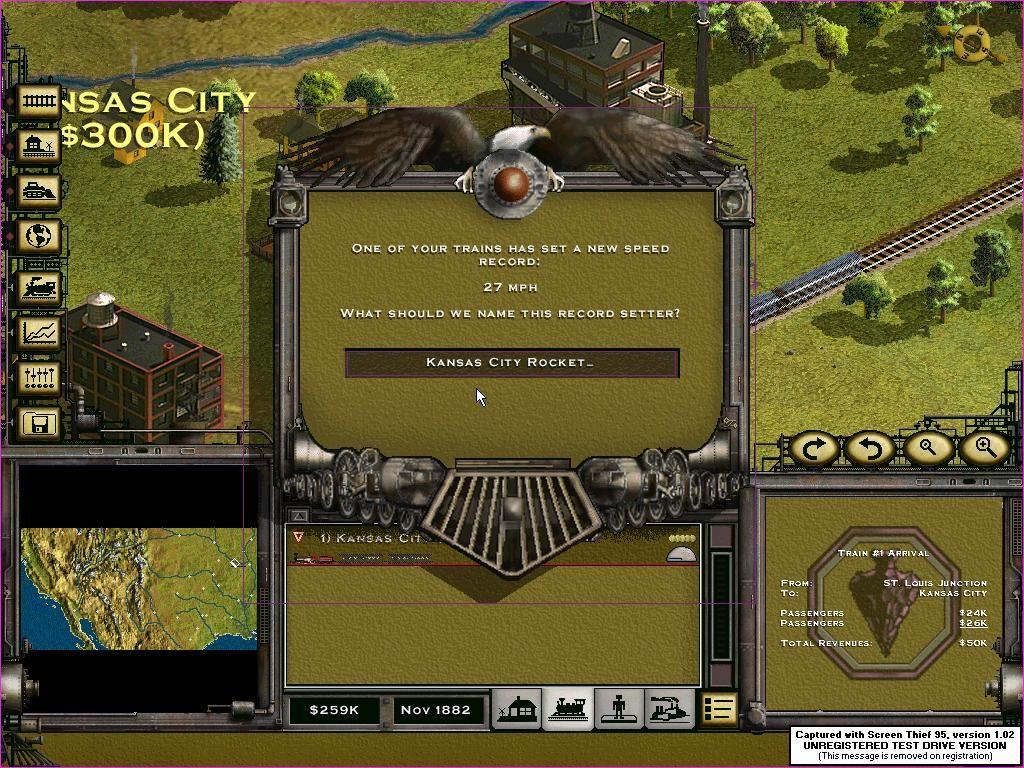Viewport: 1024px width, 768px height.
Task: Zoom out with the minus magnifier
Action: click(927, 449)
